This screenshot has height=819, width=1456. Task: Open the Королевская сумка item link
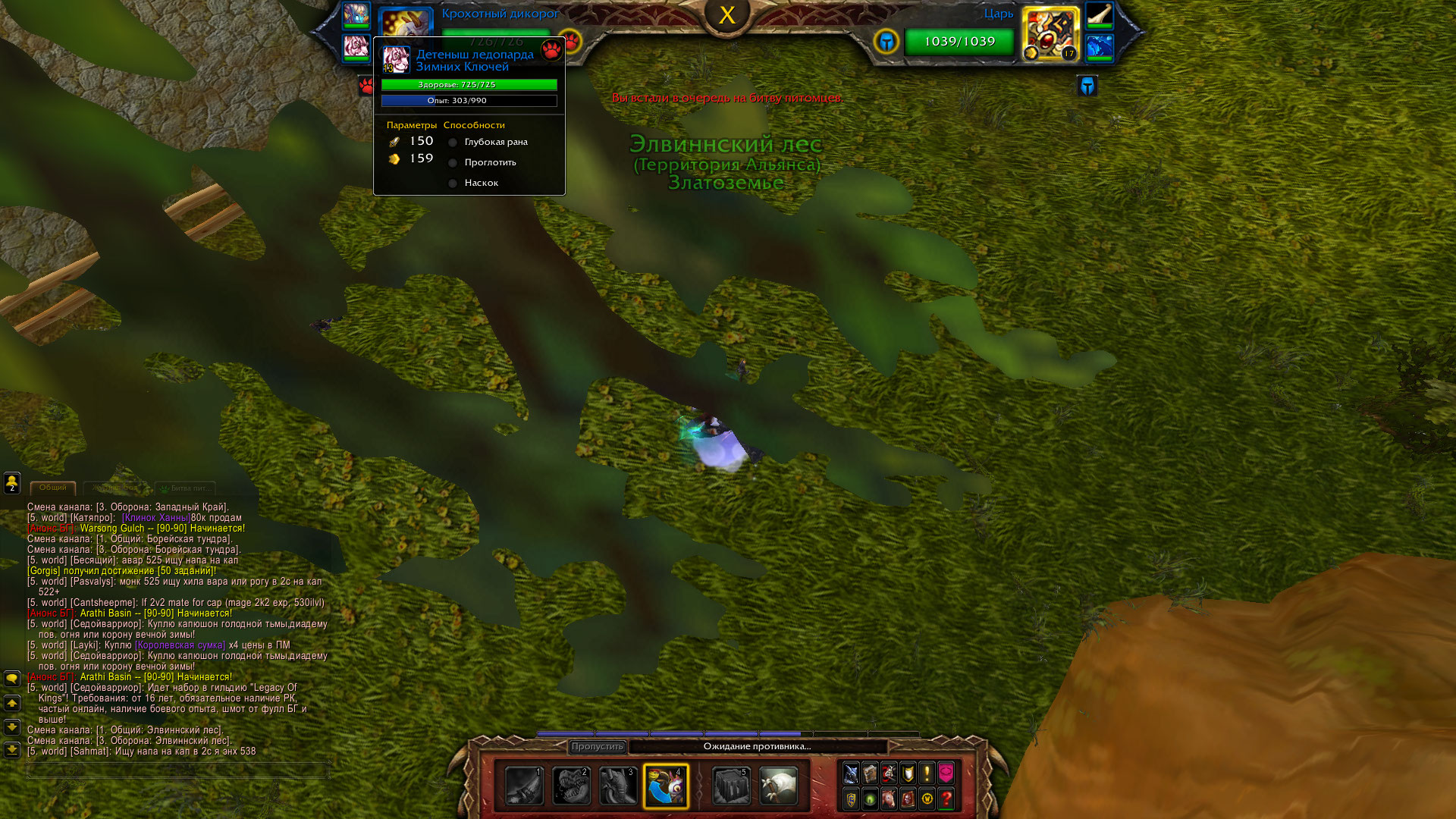click(180, 645)
